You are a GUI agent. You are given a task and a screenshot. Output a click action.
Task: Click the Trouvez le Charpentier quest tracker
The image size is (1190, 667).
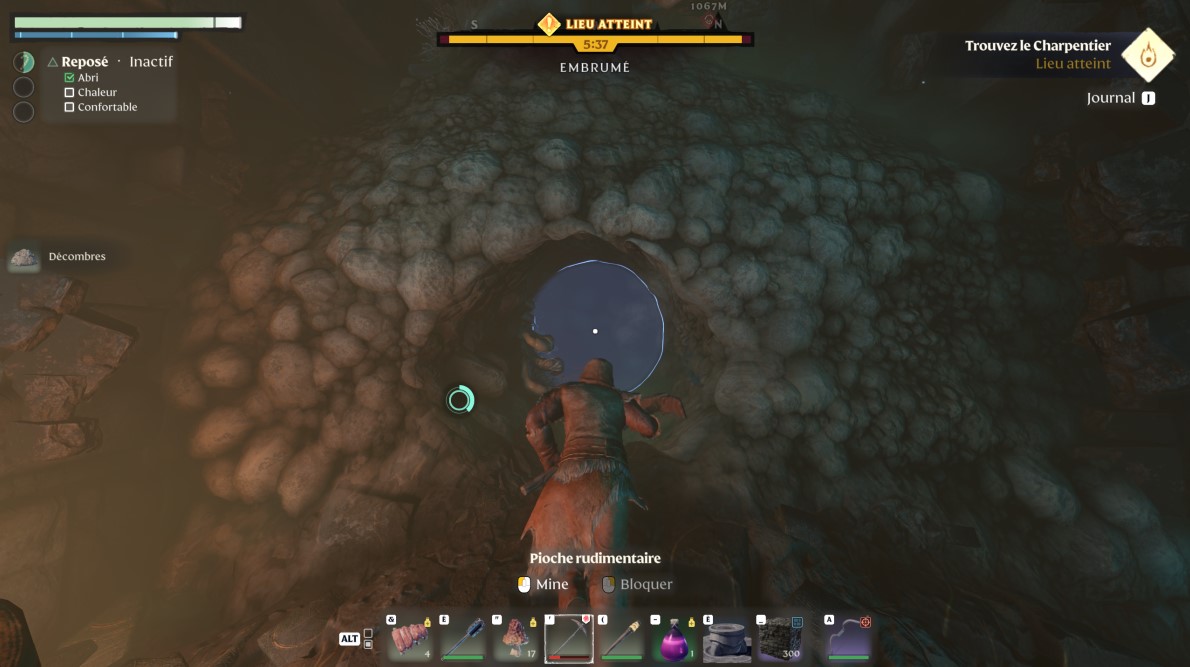tap(1037, 46)
